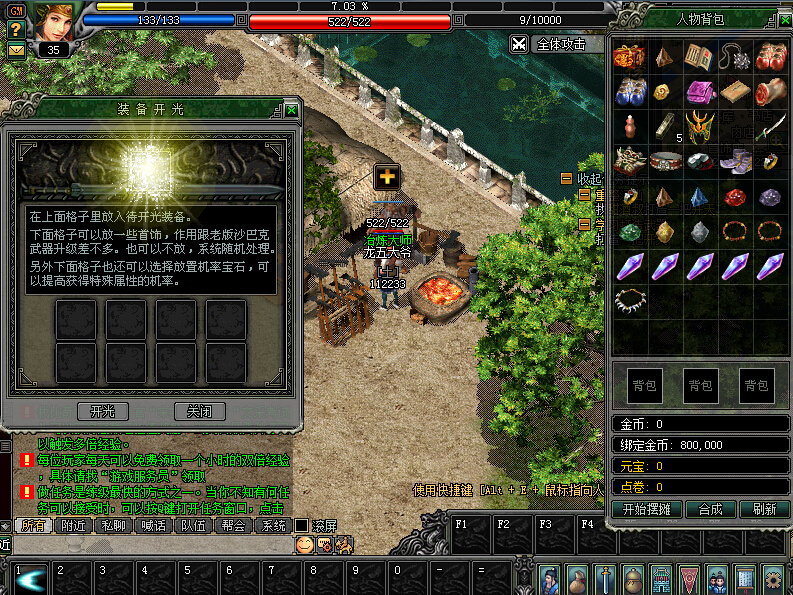This screenshot has height=595, width=793.
Task: Activate the skill in hotbar slot 1
Action: (x=28, y=580)
